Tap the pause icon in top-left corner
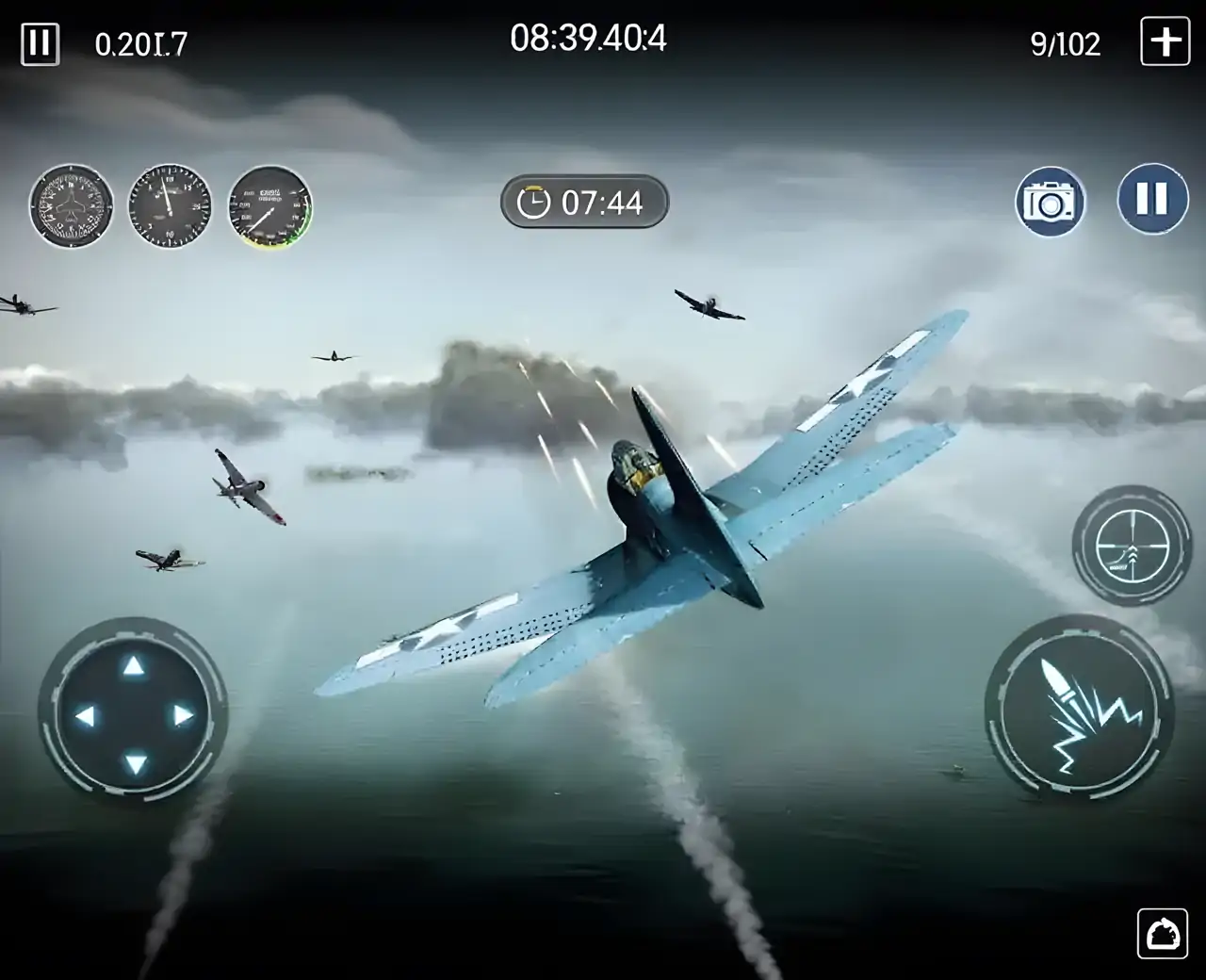The height and width of the screenshot is (980, 1206). click(40, 42)
